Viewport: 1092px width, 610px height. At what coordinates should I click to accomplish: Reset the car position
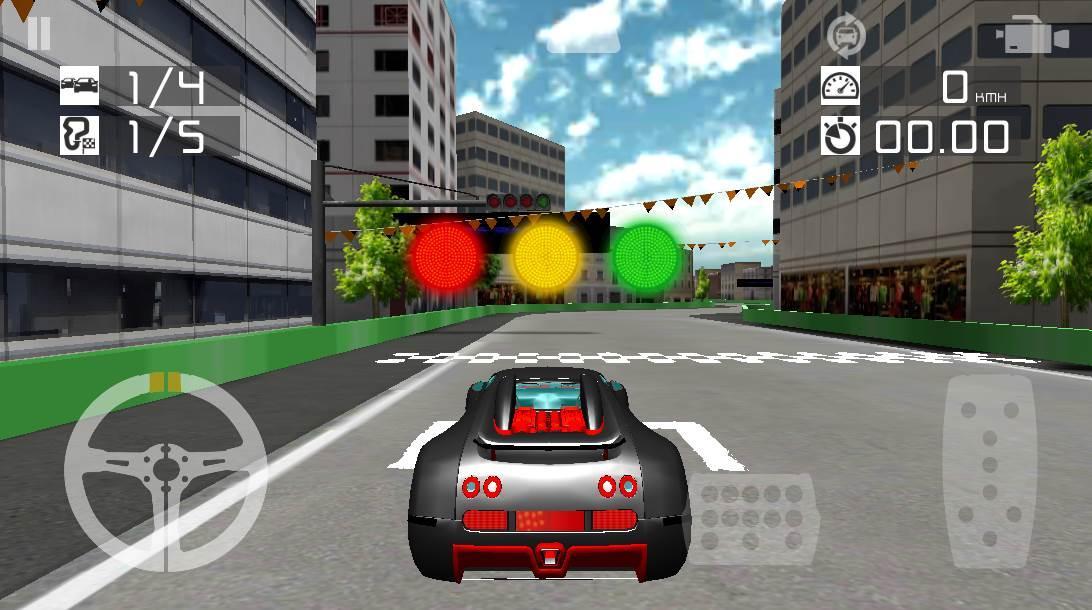[847, 35]
